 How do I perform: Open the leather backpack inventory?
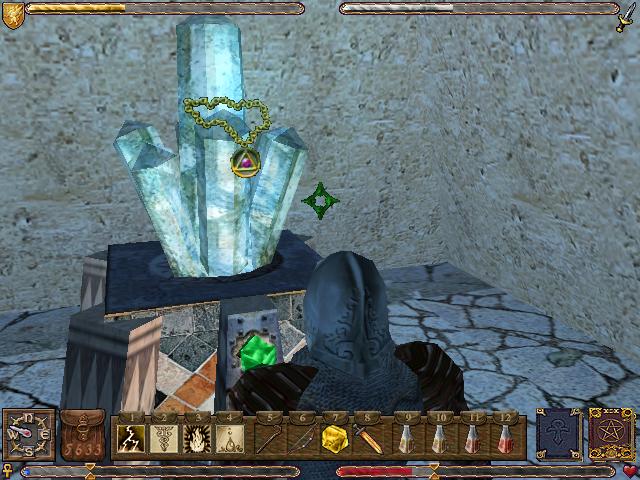(x=82, y=437)
